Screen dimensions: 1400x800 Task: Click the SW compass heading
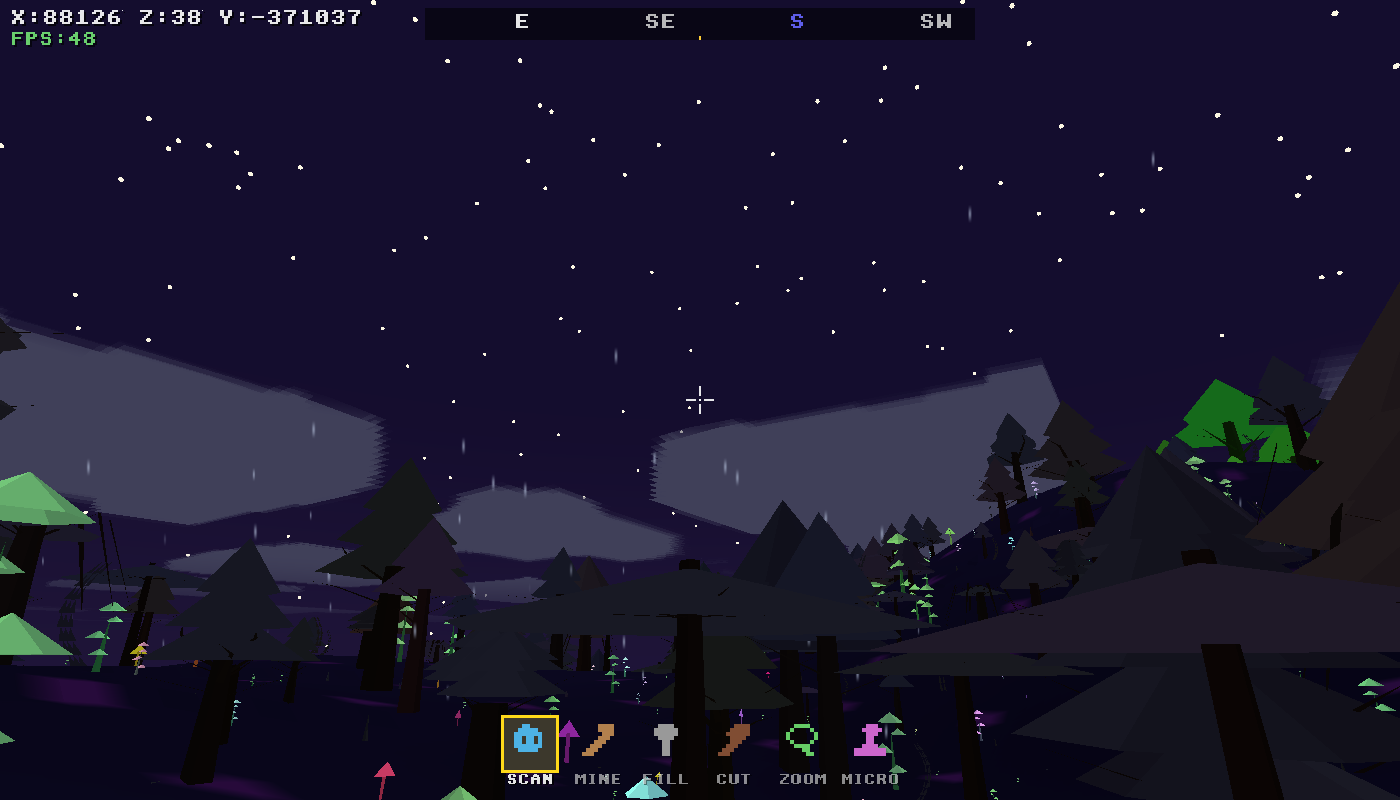click(934, 22)
